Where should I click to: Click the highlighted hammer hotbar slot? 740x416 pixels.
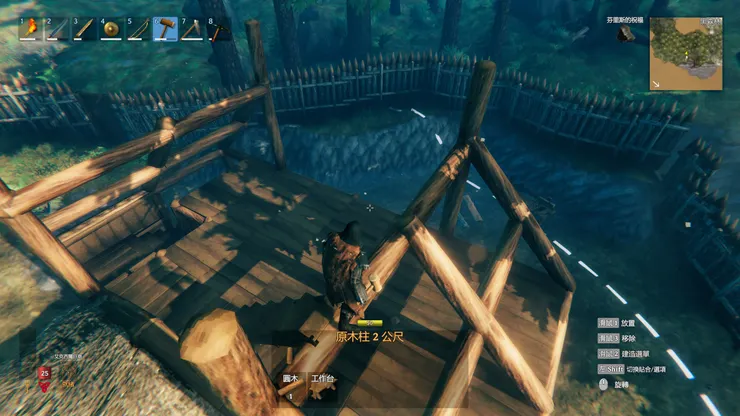tap(166, 28)
